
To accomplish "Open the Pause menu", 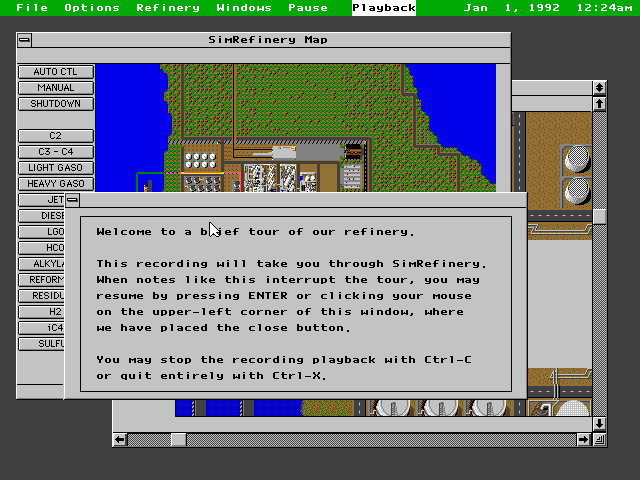I will pos(308,8).
